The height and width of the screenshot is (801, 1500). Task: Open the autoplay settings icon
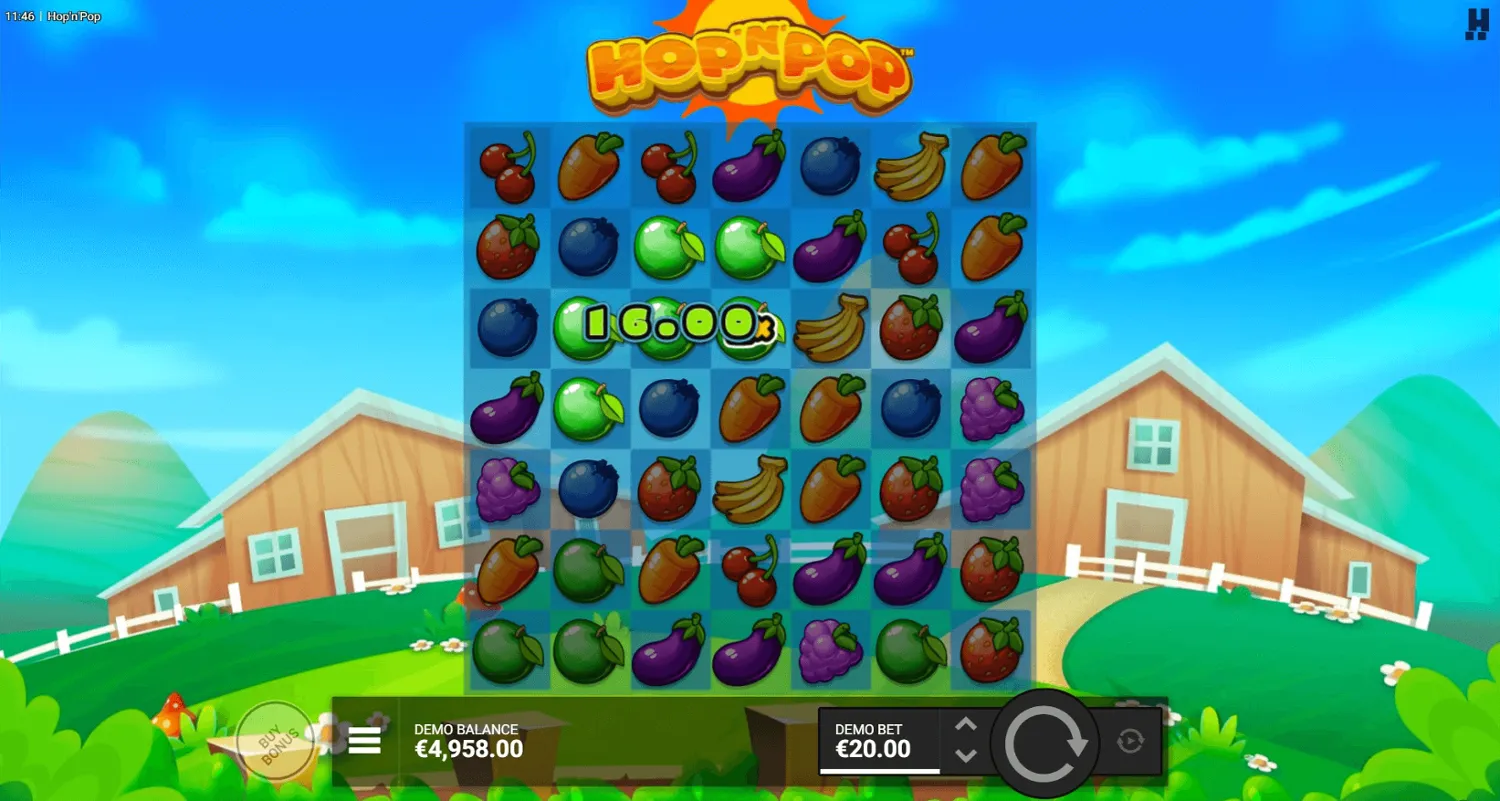(x=1130, y=740)
